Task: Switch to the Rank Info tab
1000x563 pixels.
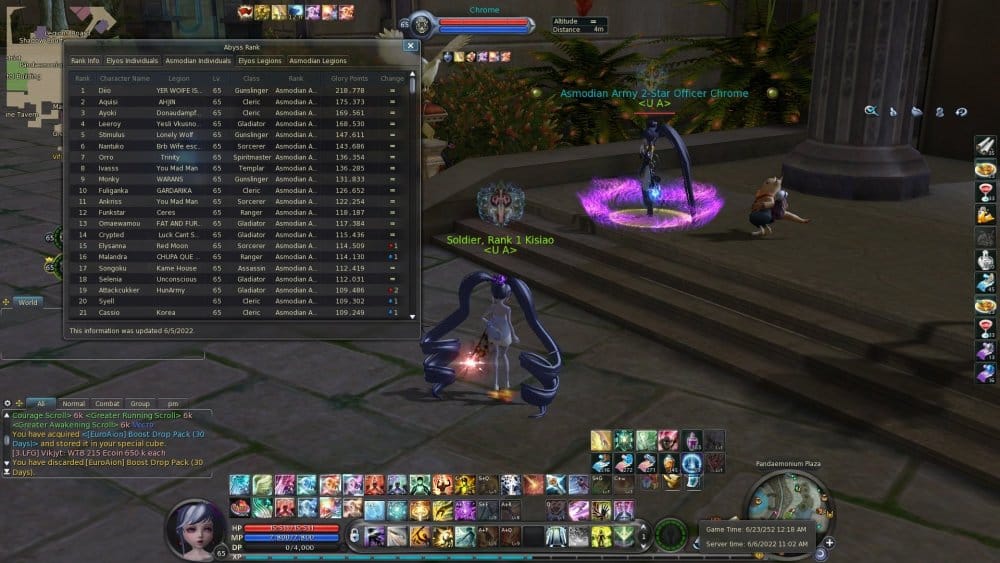Action: coord(85,61)
